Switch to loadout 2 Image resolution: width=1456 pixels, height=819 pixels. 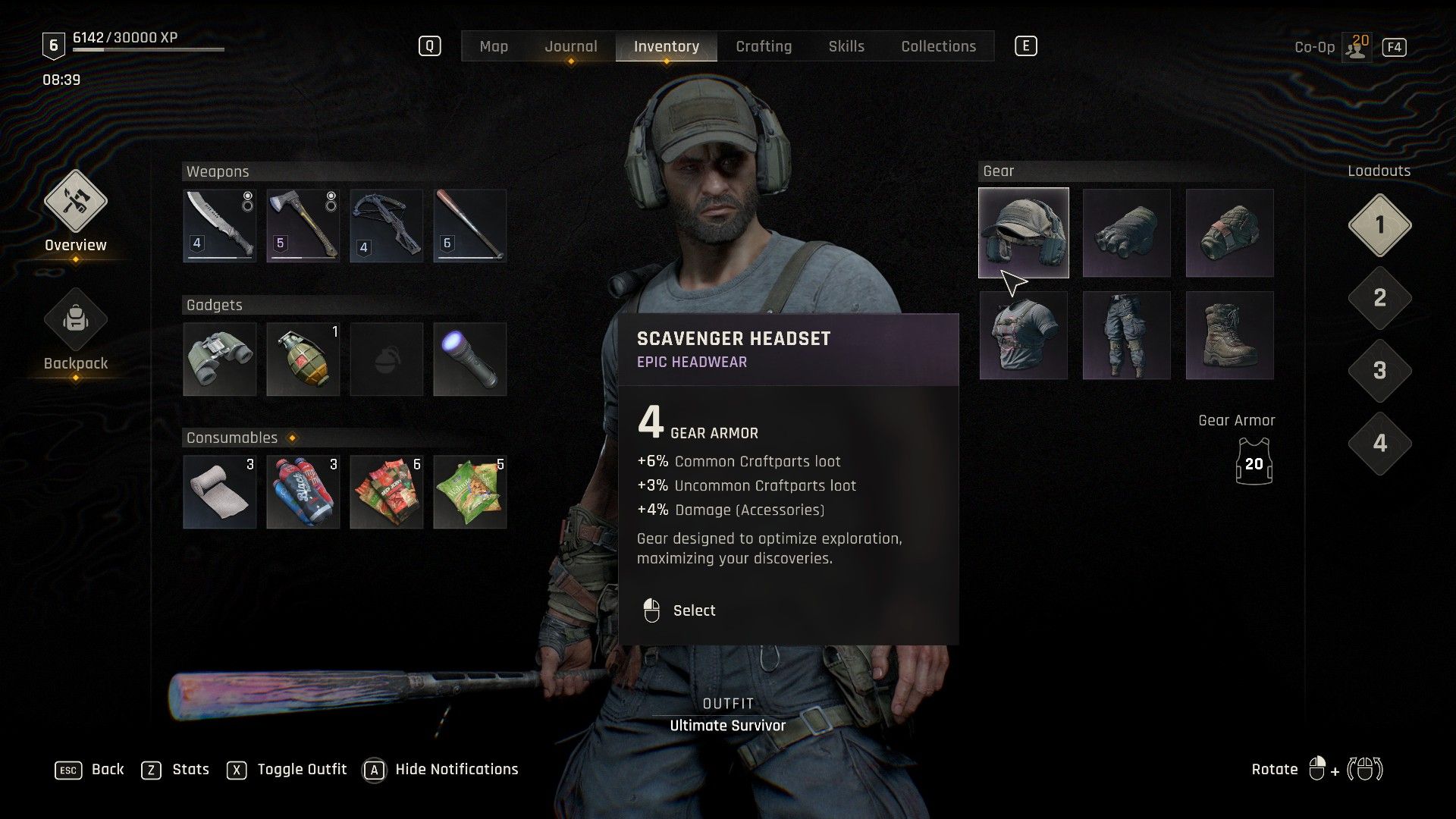[x=1379, y=298]
